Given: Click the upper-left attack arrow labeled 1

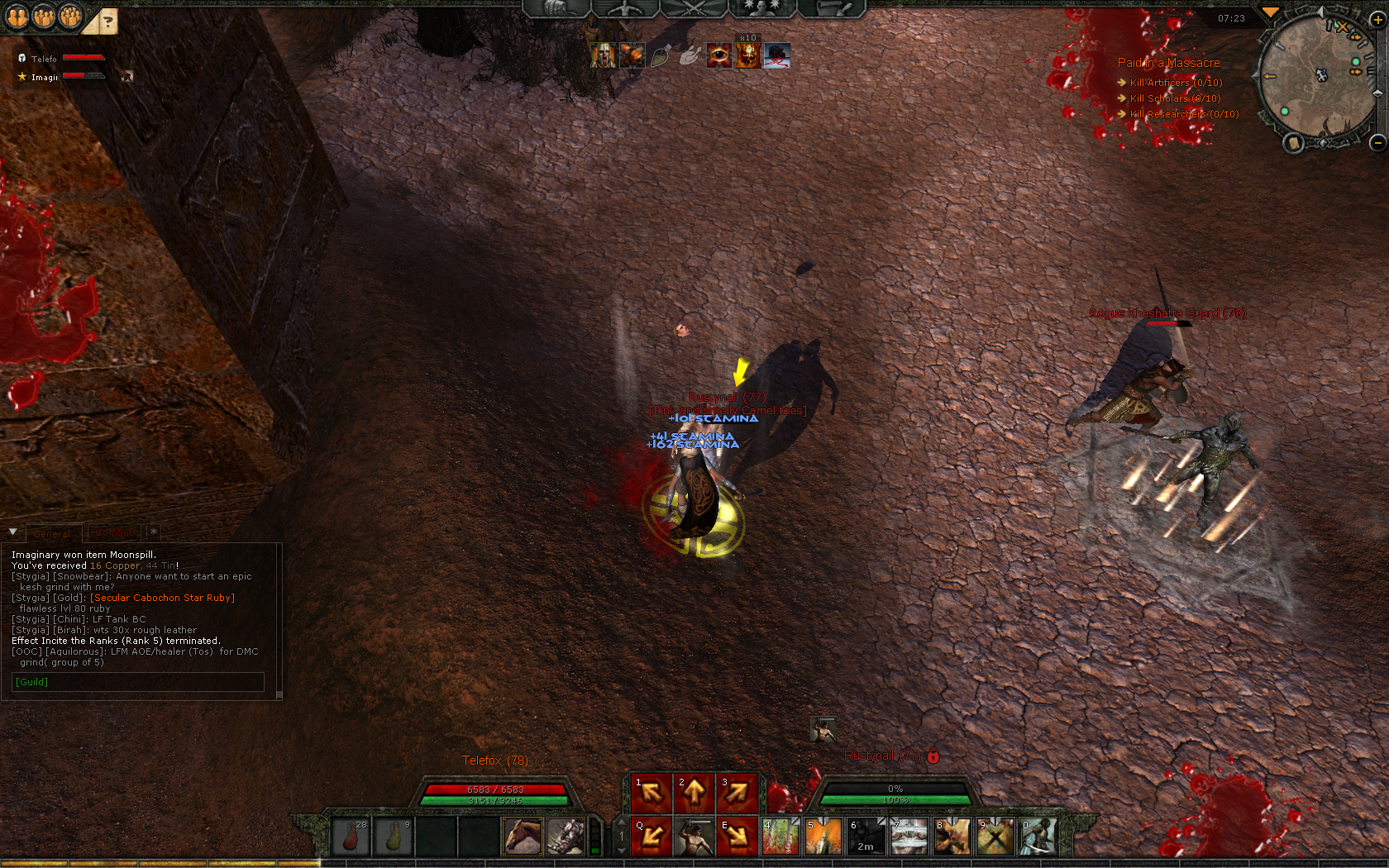Looking at the screenshot, I should click(651, 794).
